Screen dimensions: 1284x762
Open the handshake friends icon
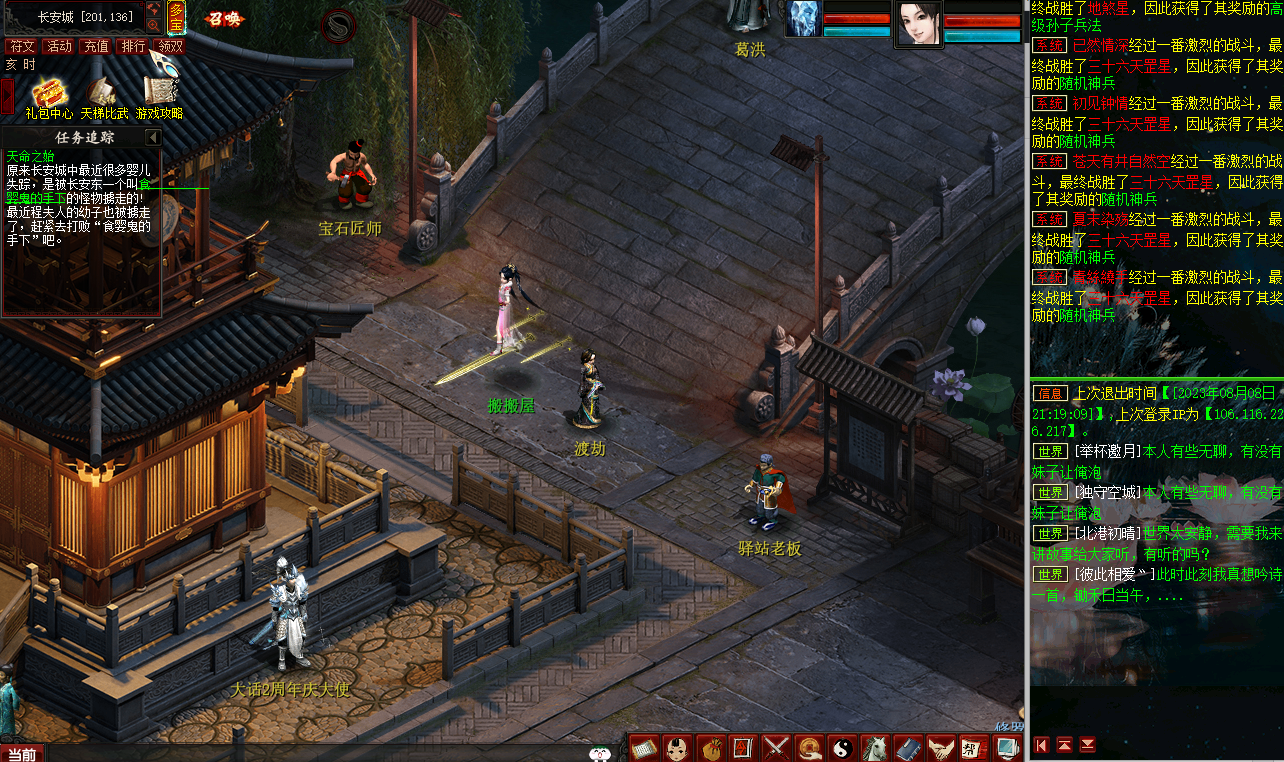click(x=941, y=747)
